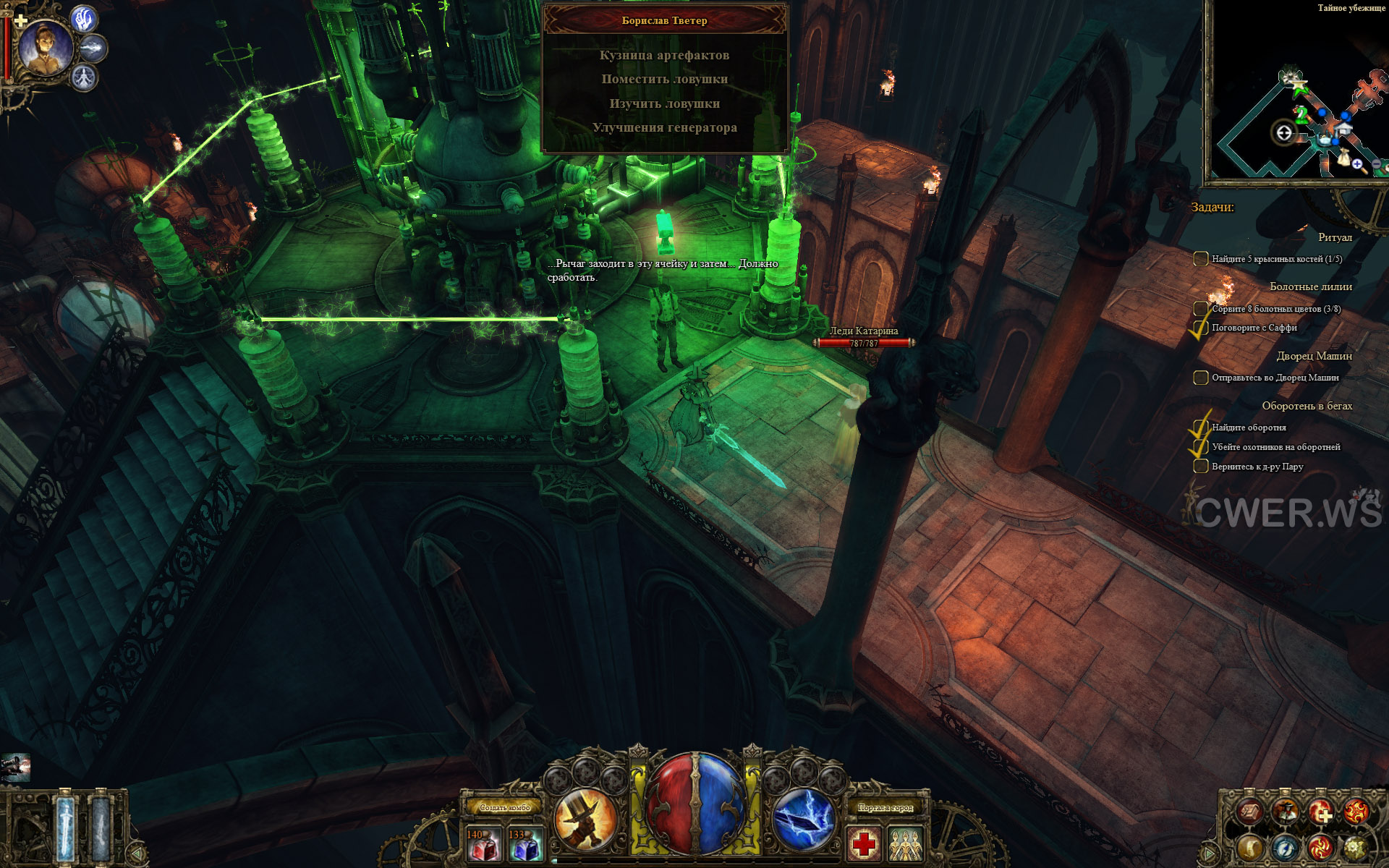
Task: Open the hunter character sheet icon
Action: [x=1285, y=812]
